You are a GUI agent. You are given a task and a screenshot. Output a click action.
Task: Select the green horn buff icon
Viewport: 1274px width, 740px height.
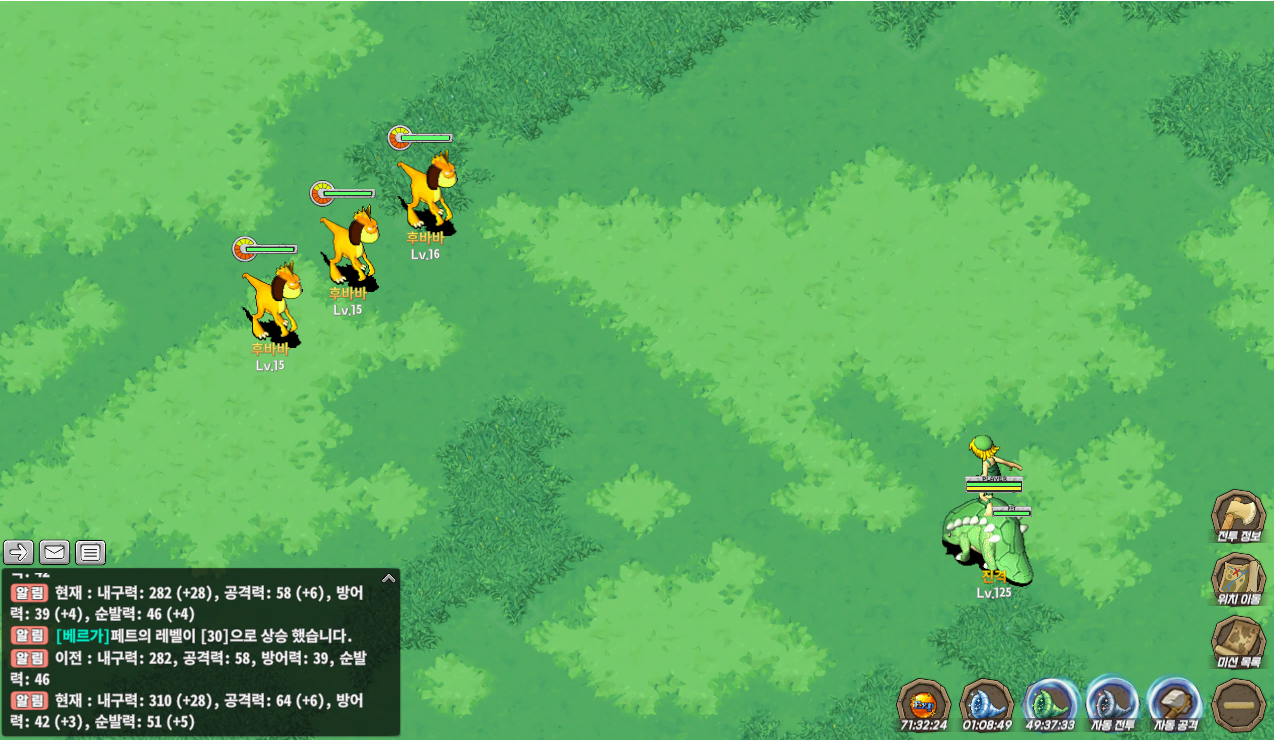click(x=1050, y=702)
